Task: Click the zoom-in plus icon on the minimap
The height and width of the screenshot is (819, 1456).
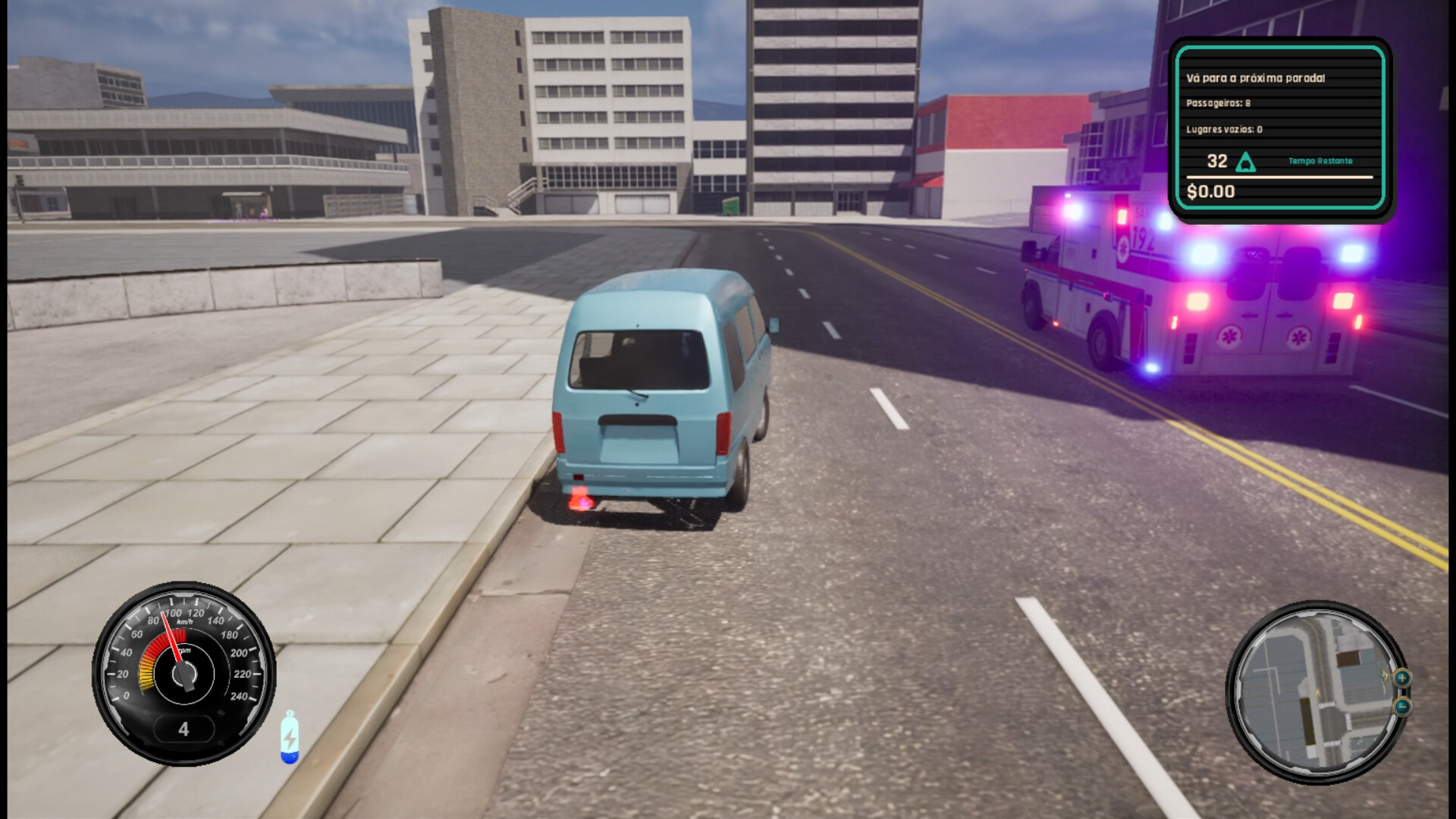Action: point(1403,678)
